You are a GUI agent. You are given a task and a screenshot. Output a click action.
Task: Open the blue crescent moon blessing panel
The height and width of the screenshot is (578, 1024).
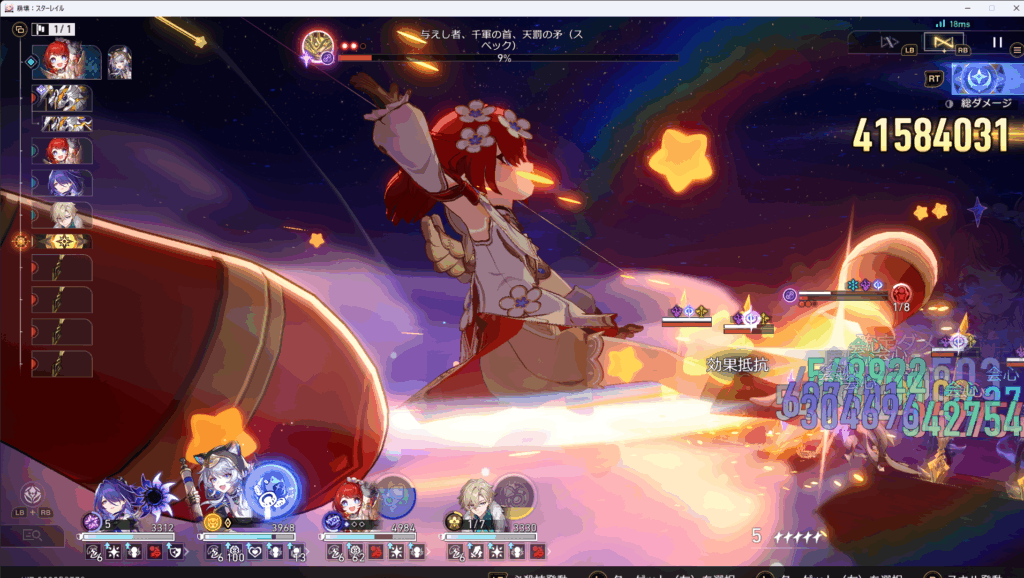(x=977, y=78)
